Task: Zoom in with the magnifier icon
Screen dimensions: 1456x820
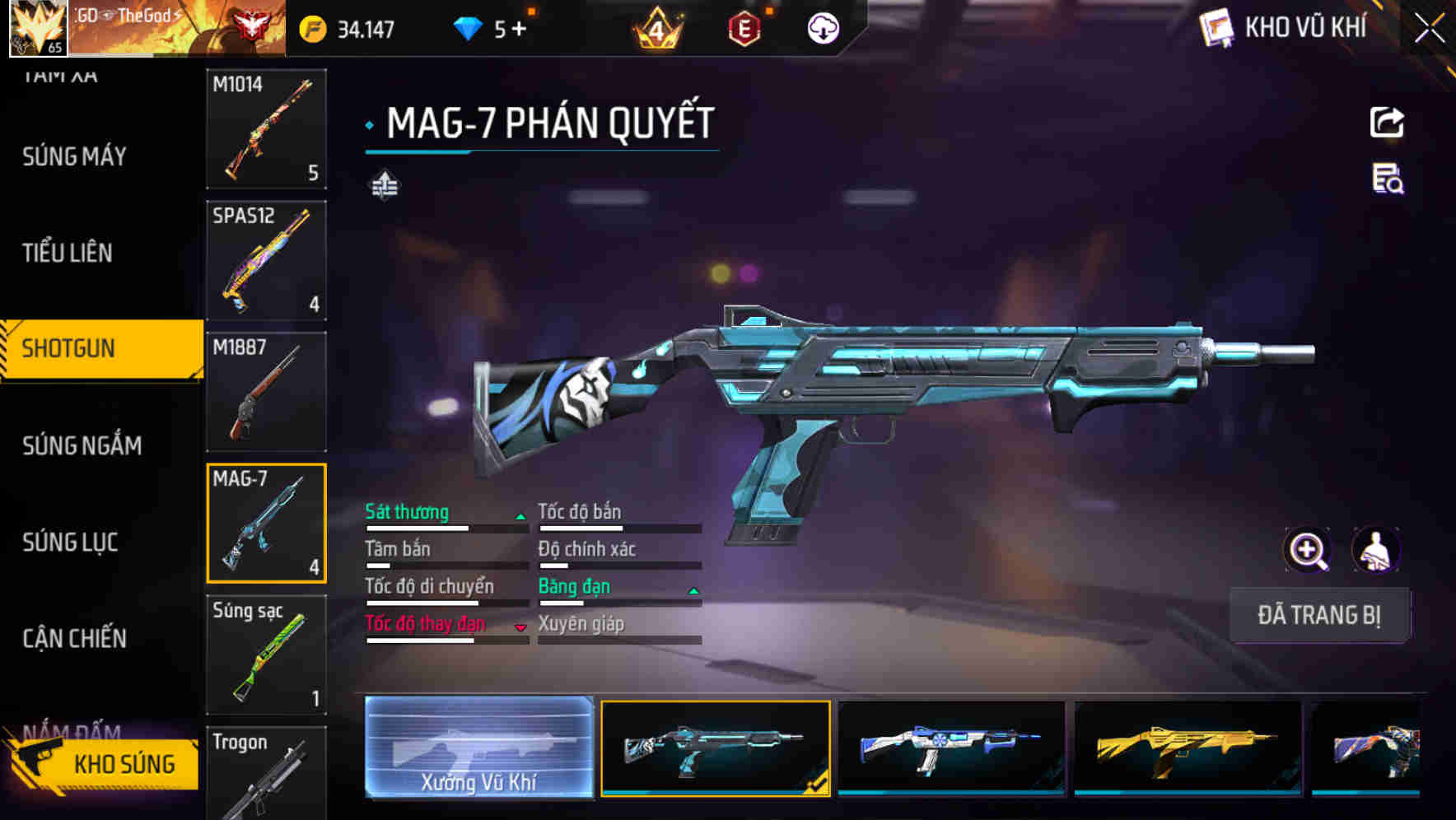Action: click(1308, 550)
